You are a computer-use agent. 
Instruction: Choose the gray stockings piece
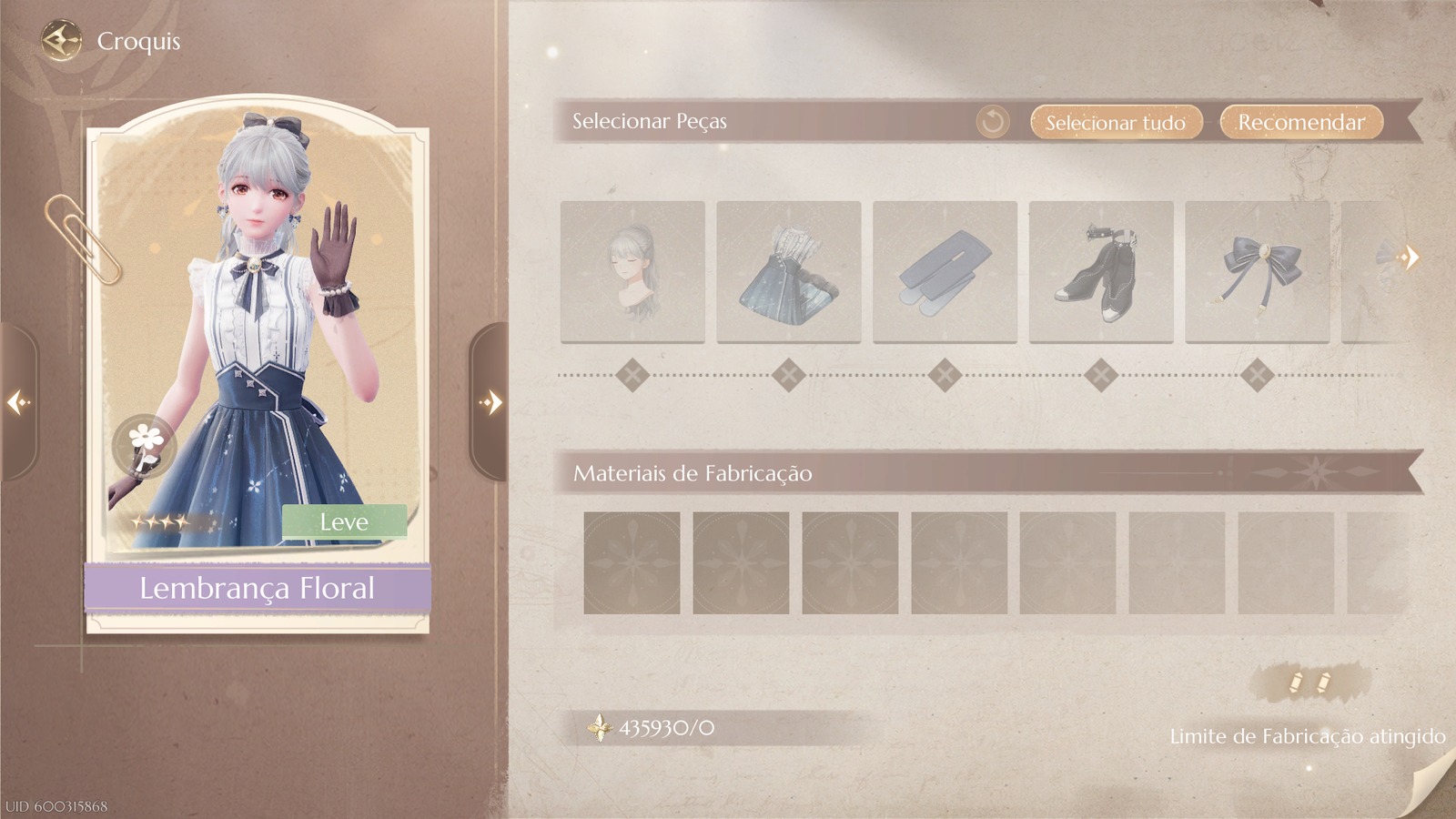coord(945,270)
